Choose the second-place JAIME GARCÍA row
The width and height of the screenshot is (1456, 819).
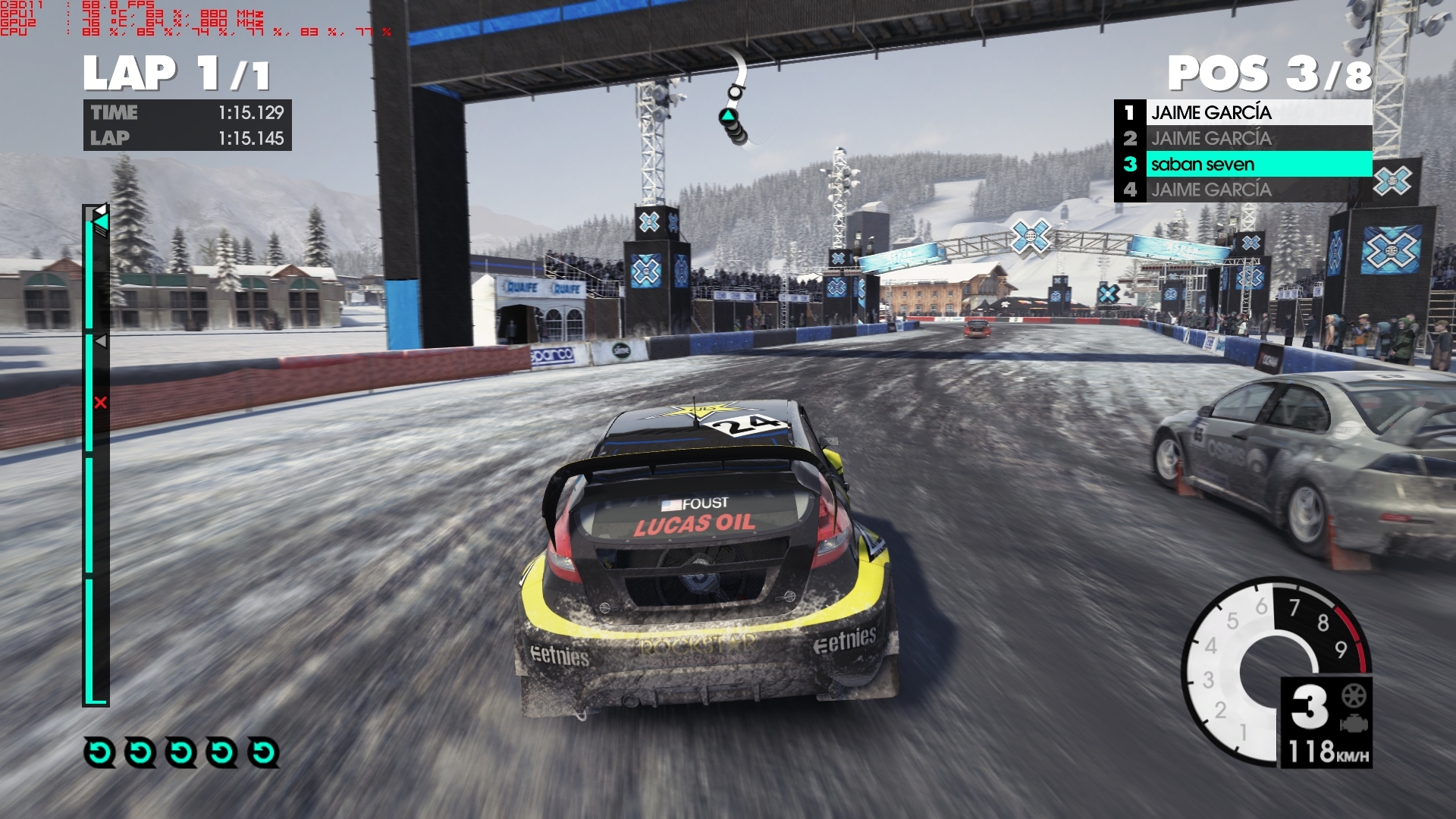click(1244, 138)
